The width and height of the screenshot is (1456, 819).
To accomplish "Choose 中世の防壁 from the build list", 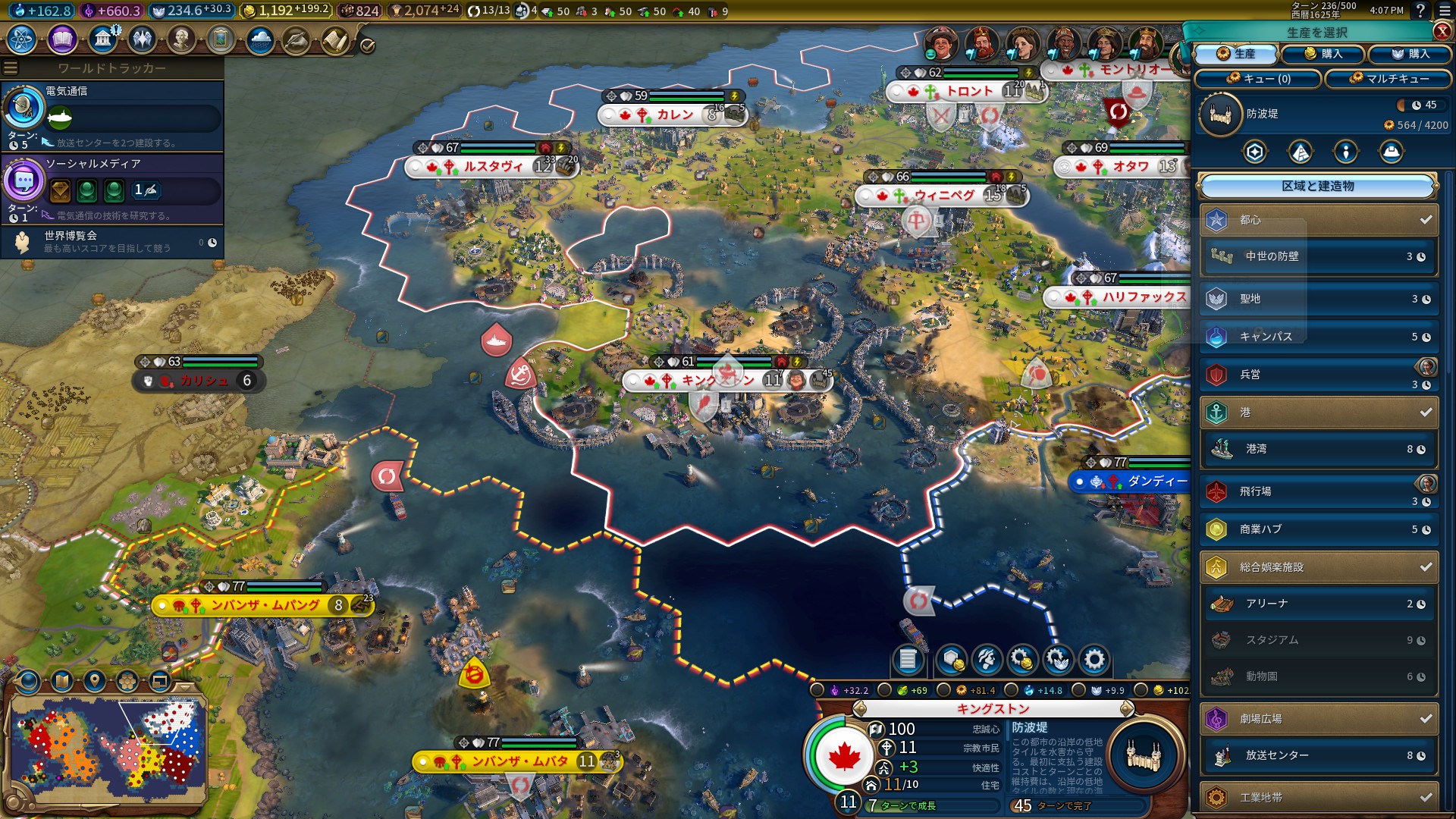I will pos(1318,256).
